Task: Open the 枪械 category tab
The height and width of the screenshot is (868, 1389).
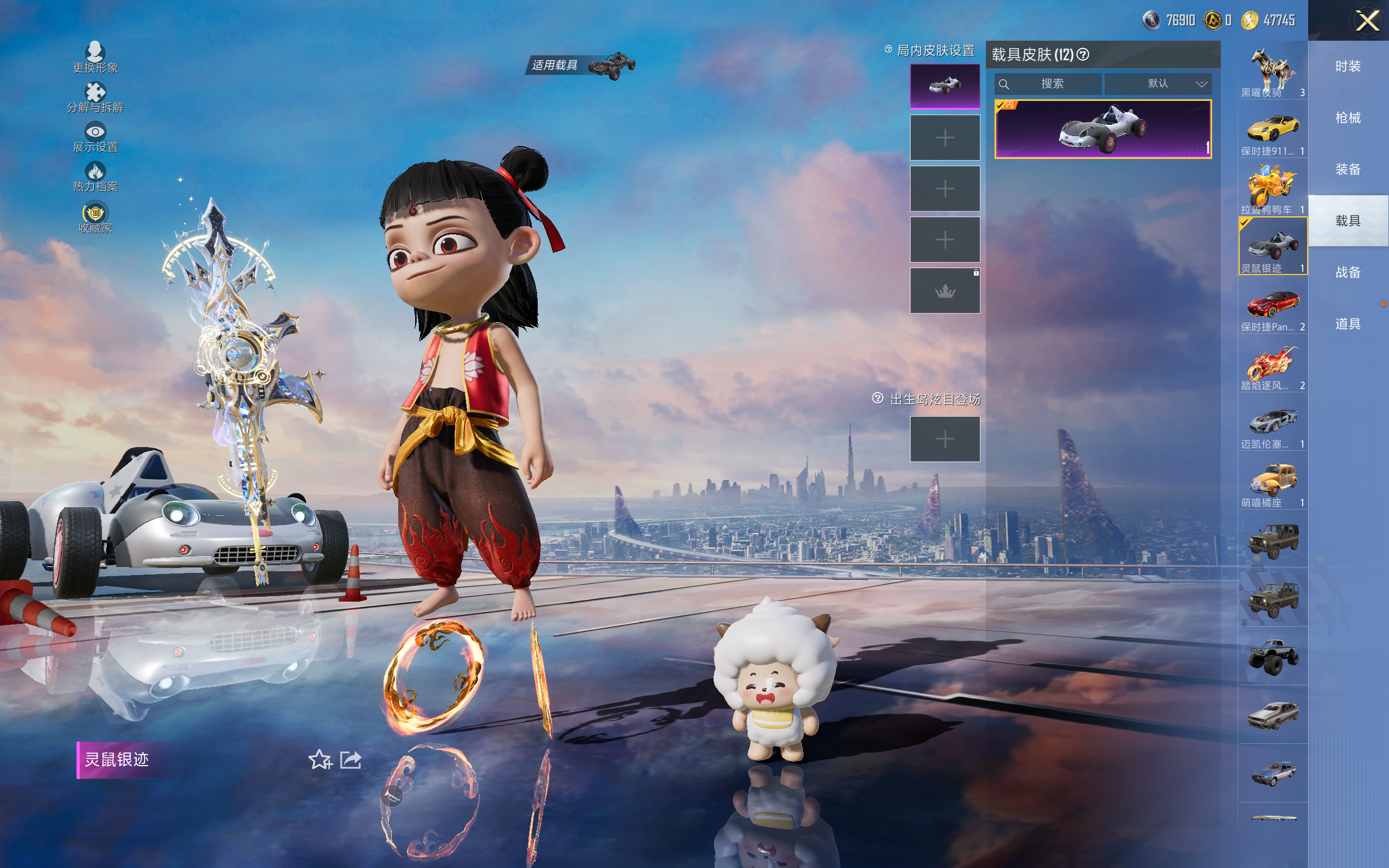Action: tap(1348, 118)
